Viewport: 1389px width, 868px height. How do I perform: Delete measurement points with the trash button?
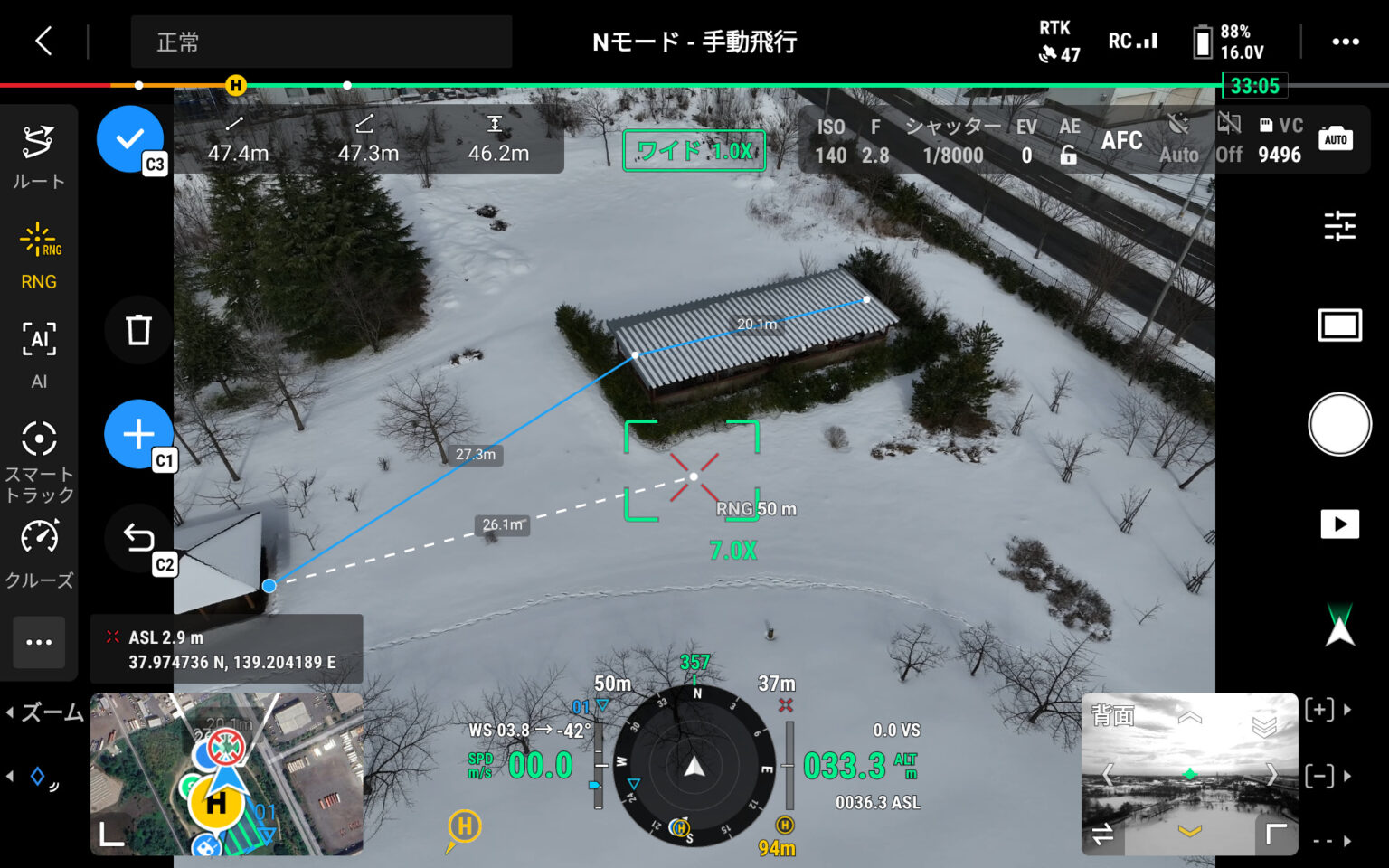click(x=138, y=330)
